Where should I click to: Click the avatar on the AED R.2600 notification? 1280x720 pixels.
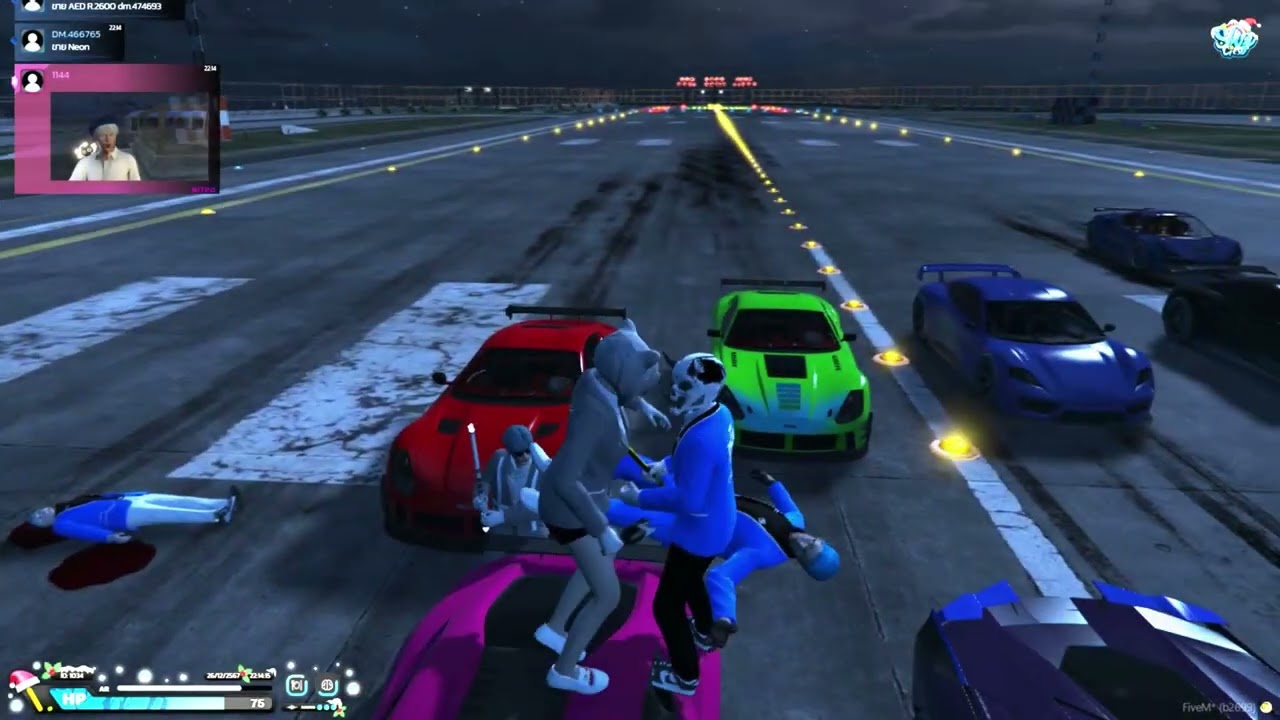click(x=33, y=7)
